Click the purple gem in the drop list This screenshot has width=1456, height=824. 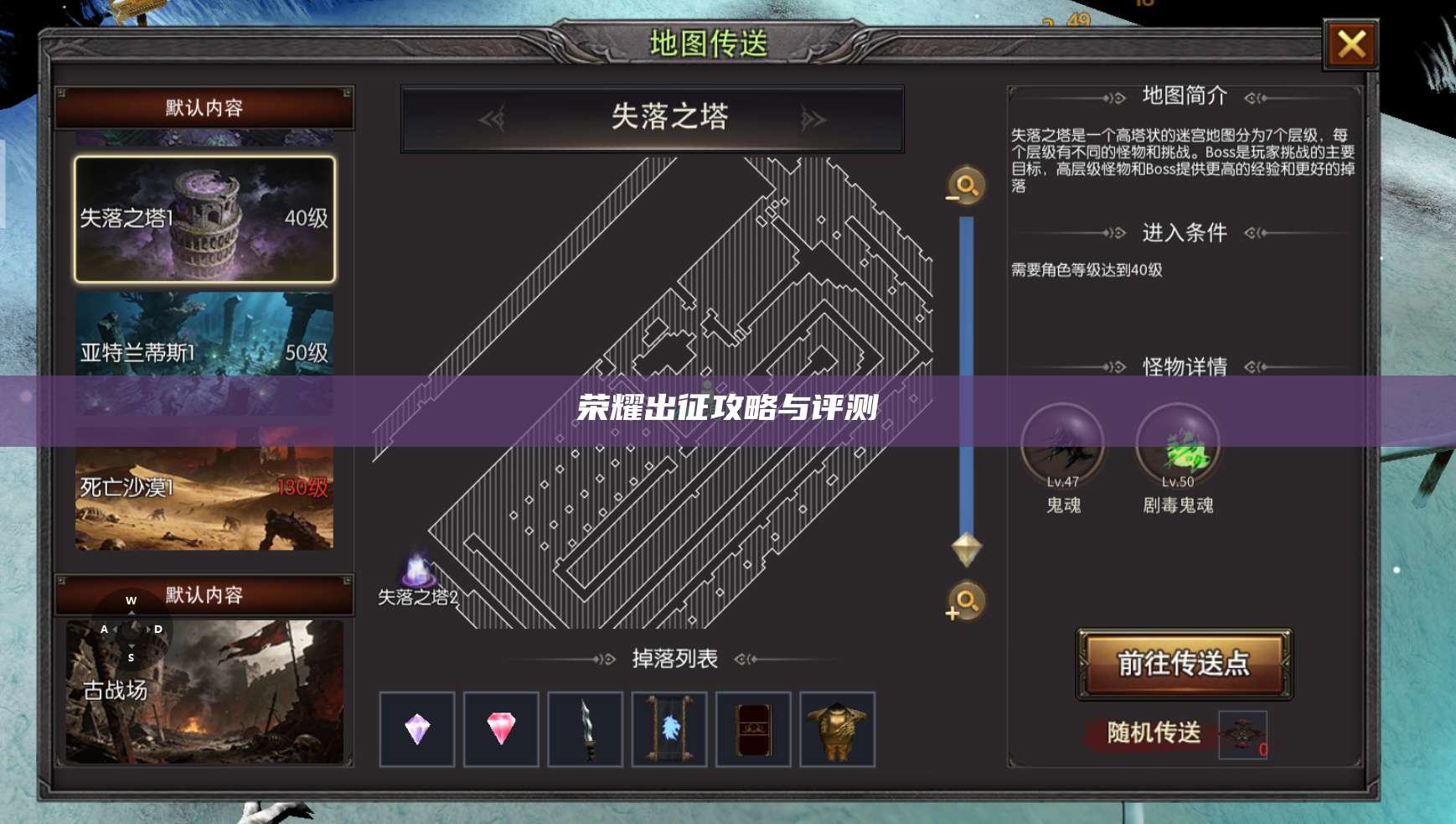pos(416,728)
